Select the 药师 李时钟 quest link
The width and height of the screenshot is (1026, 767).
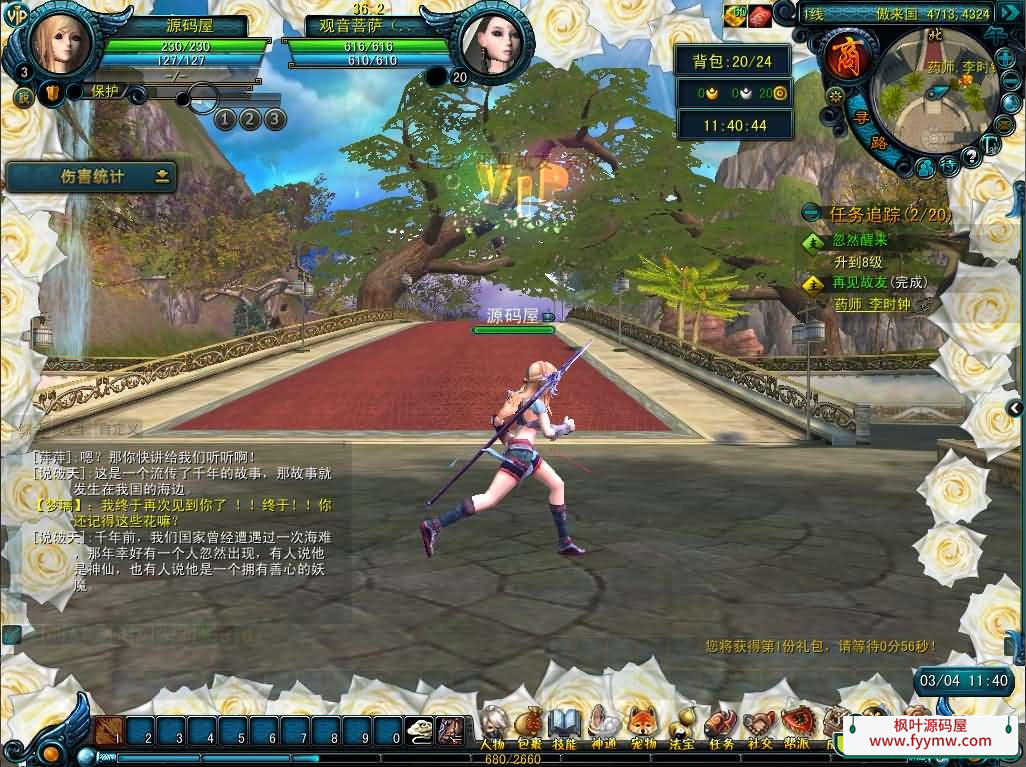coord(872,304)
